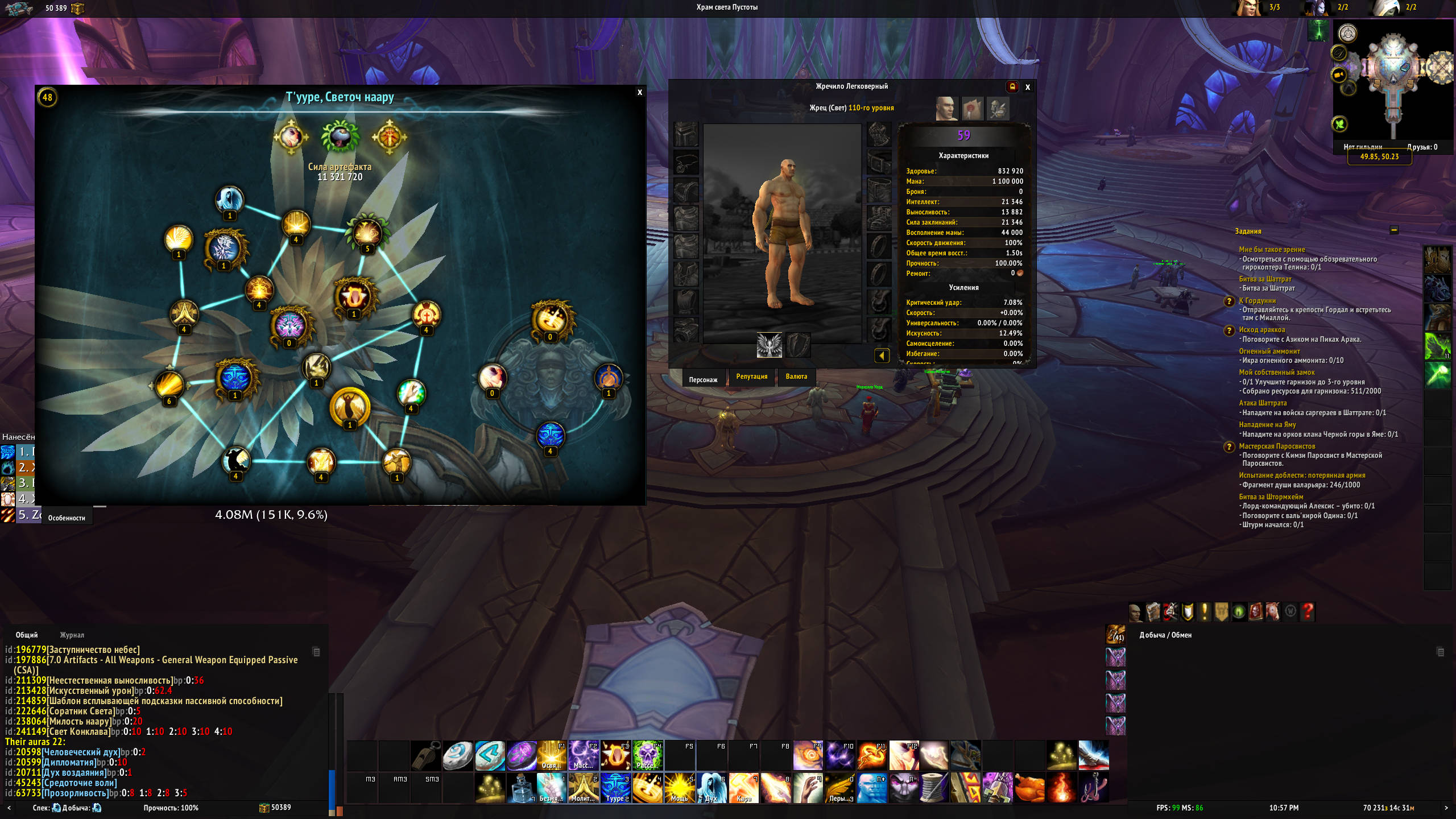Click the Особенности tab below the artifact
Screen dimensions: 1456x819
point(67,518)
